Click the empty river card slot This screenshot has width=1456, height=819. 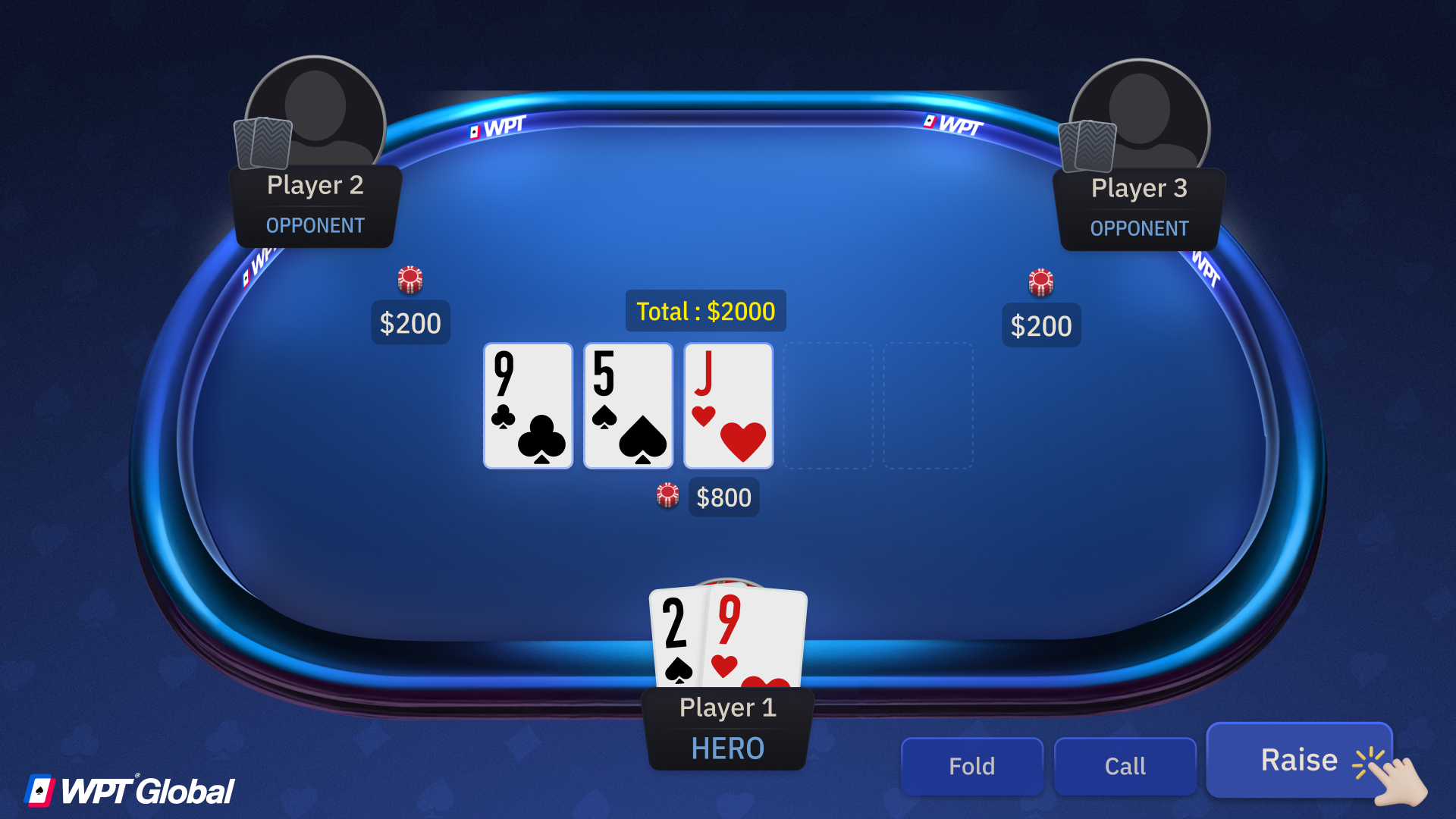tap(929, 406)
